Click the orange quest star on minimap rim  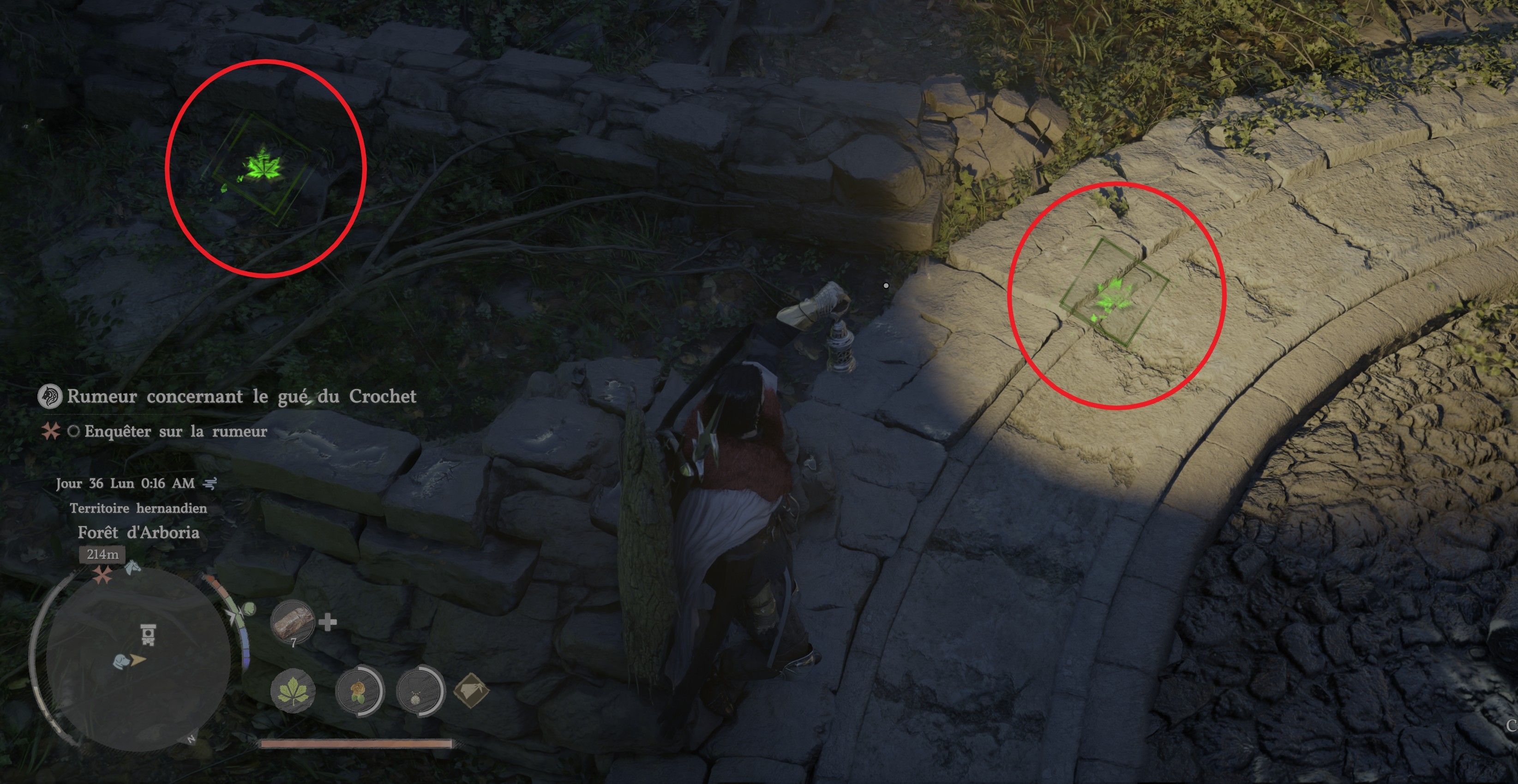103,575
